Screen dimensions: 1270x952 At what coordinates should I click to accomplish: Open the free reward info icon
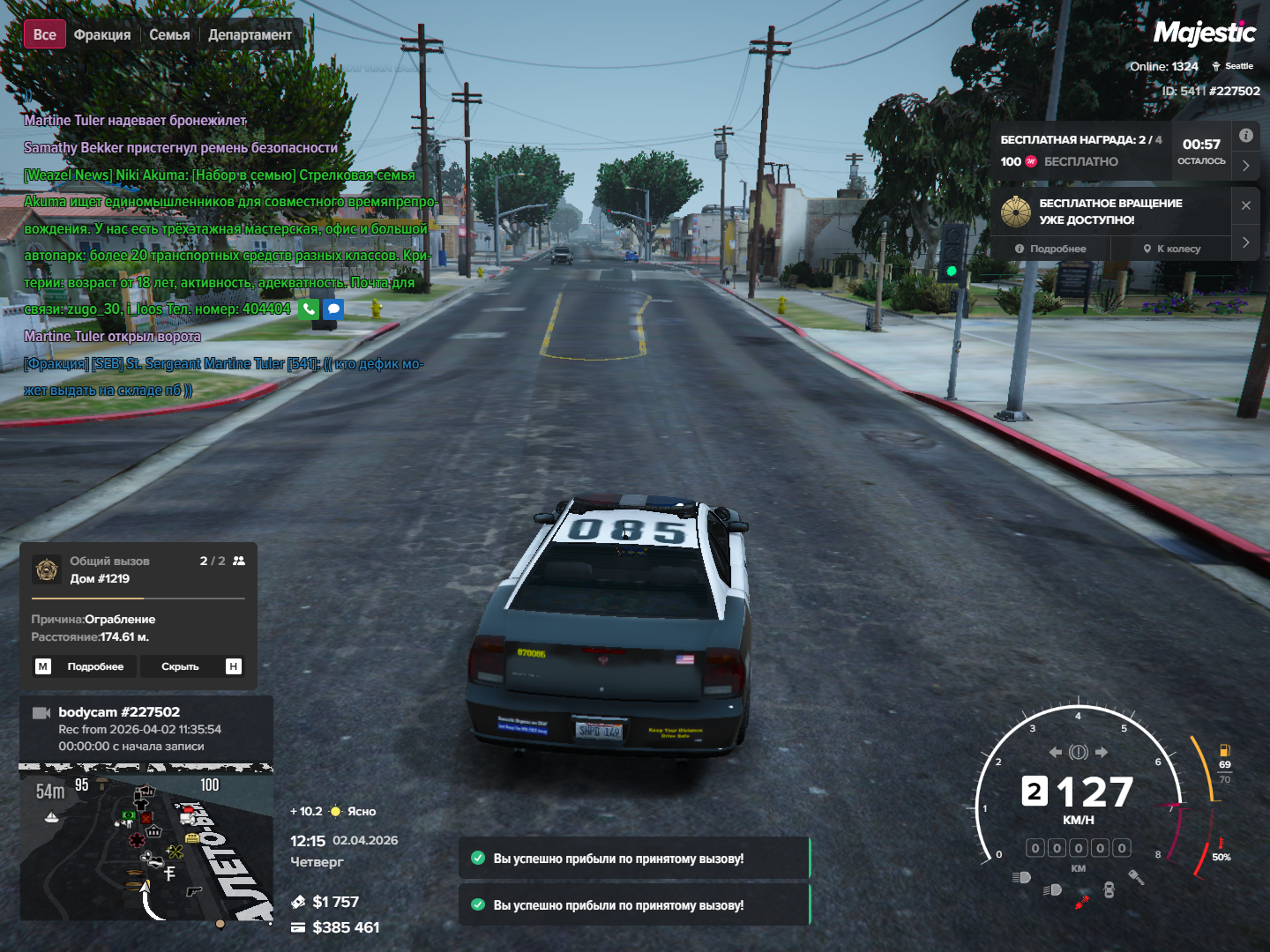tap(1245, 136)
